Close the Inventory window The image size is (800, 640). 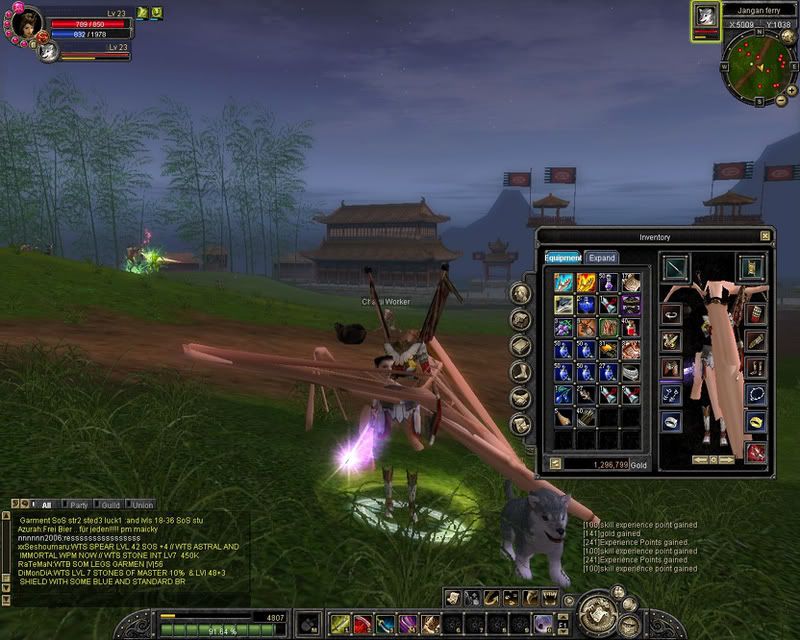coord(765,236)
